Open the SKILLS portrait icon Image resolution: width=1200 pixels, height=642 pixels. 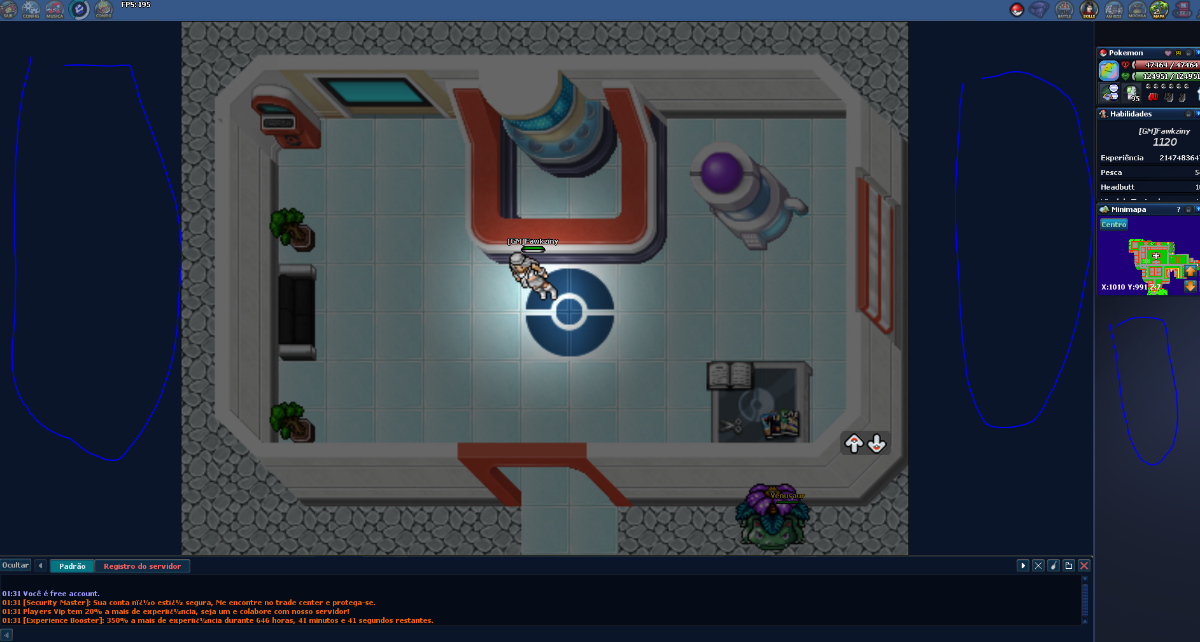1088,10
